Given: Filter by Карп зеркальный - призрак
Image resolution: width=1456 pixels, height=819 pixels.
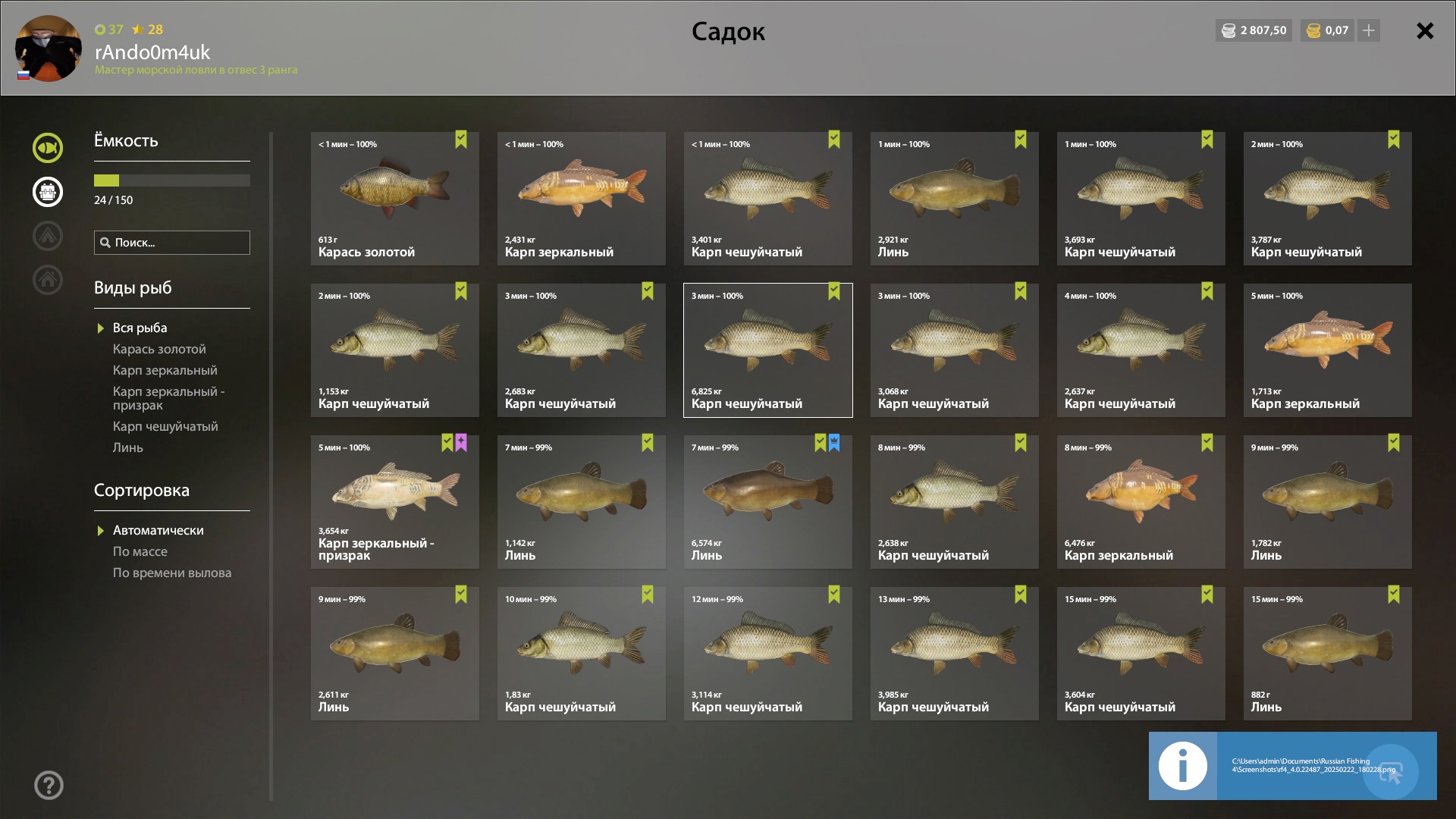Looking at the screenshot, I should click(168, 398).
